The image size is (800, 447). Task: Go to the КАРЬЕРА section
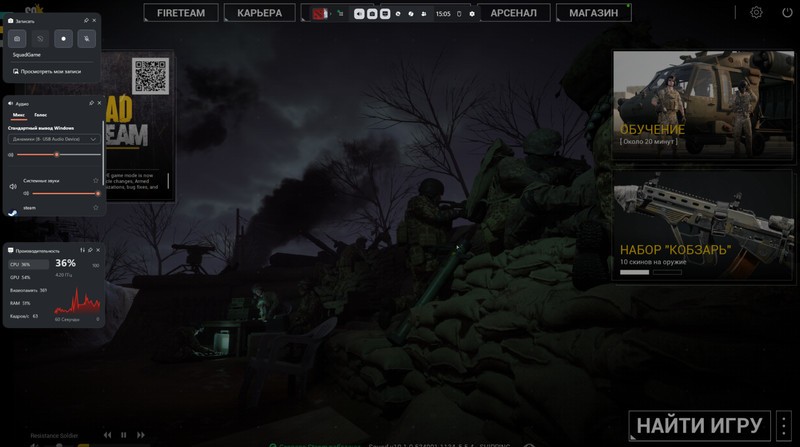259,13
